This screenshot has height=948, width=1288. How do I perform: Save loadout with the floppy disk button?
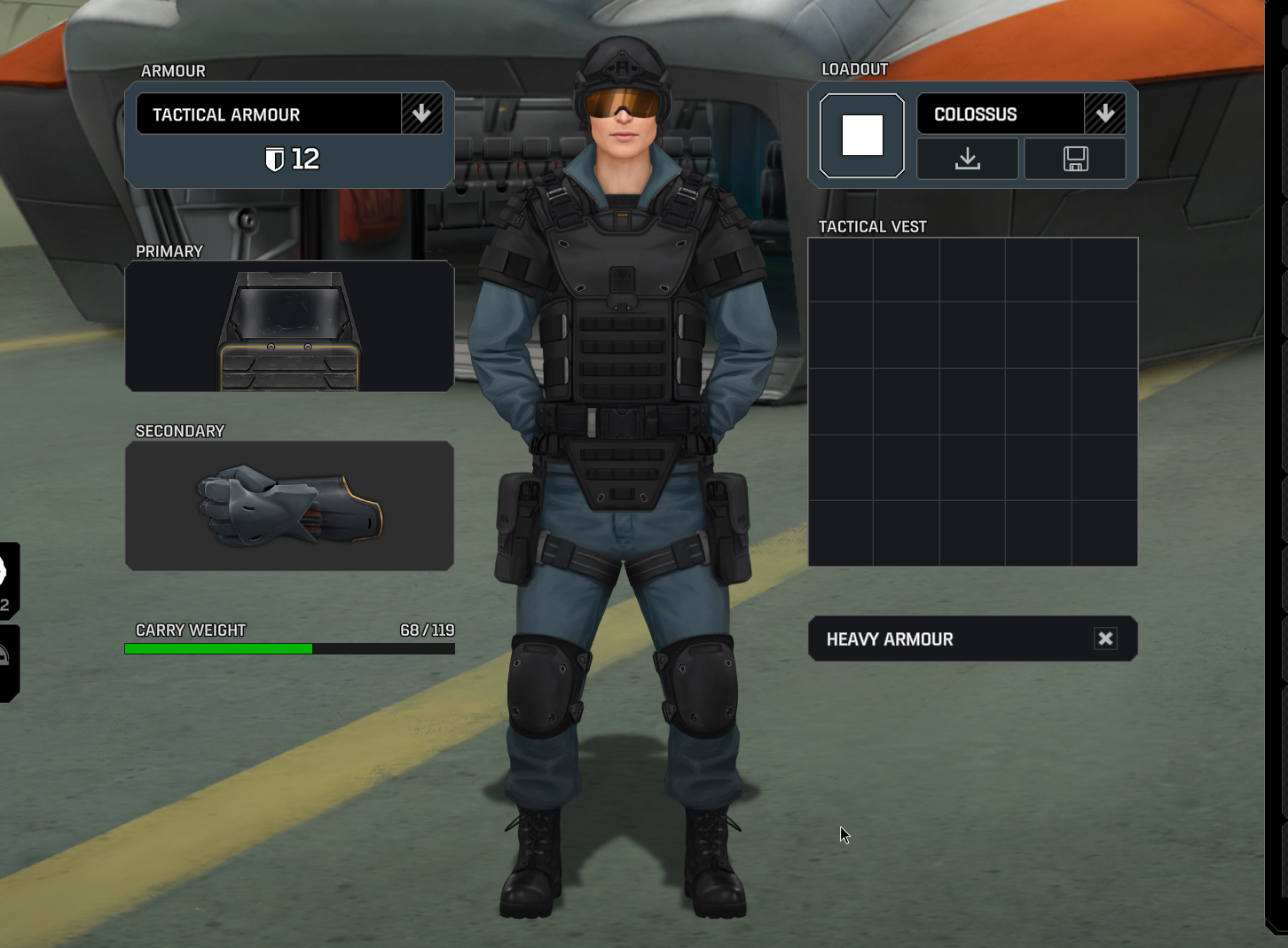[1075, 160]
